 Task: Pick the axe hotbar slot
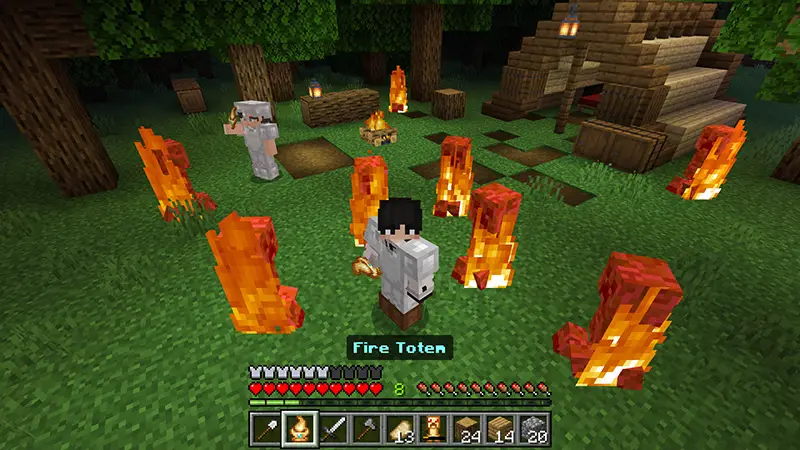pos(367,429)
